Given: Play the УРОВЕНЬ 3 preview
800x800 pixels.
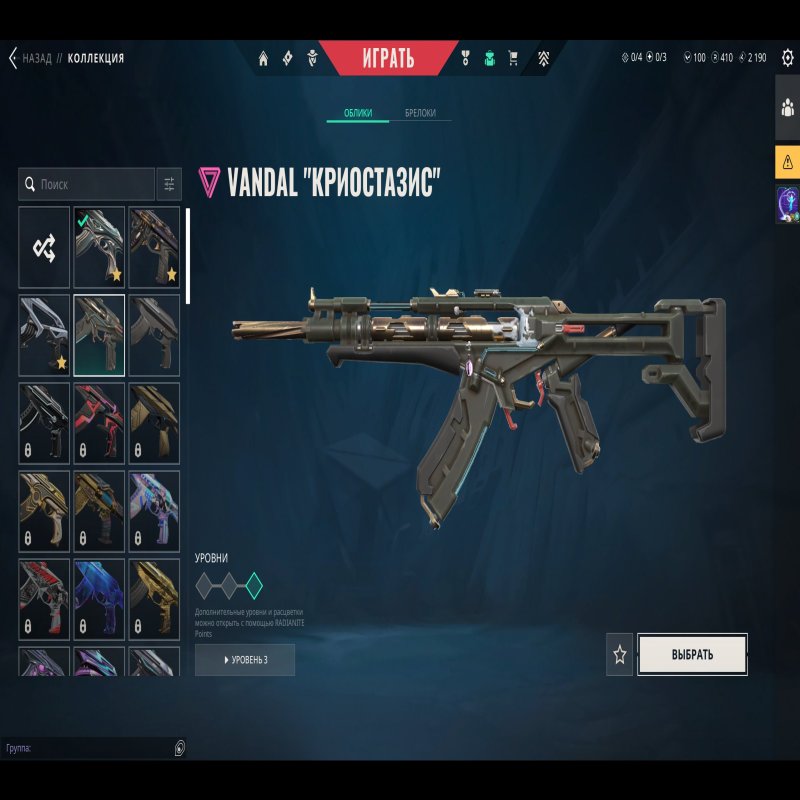Looking at the screenshot, I should tap(245, 660).
